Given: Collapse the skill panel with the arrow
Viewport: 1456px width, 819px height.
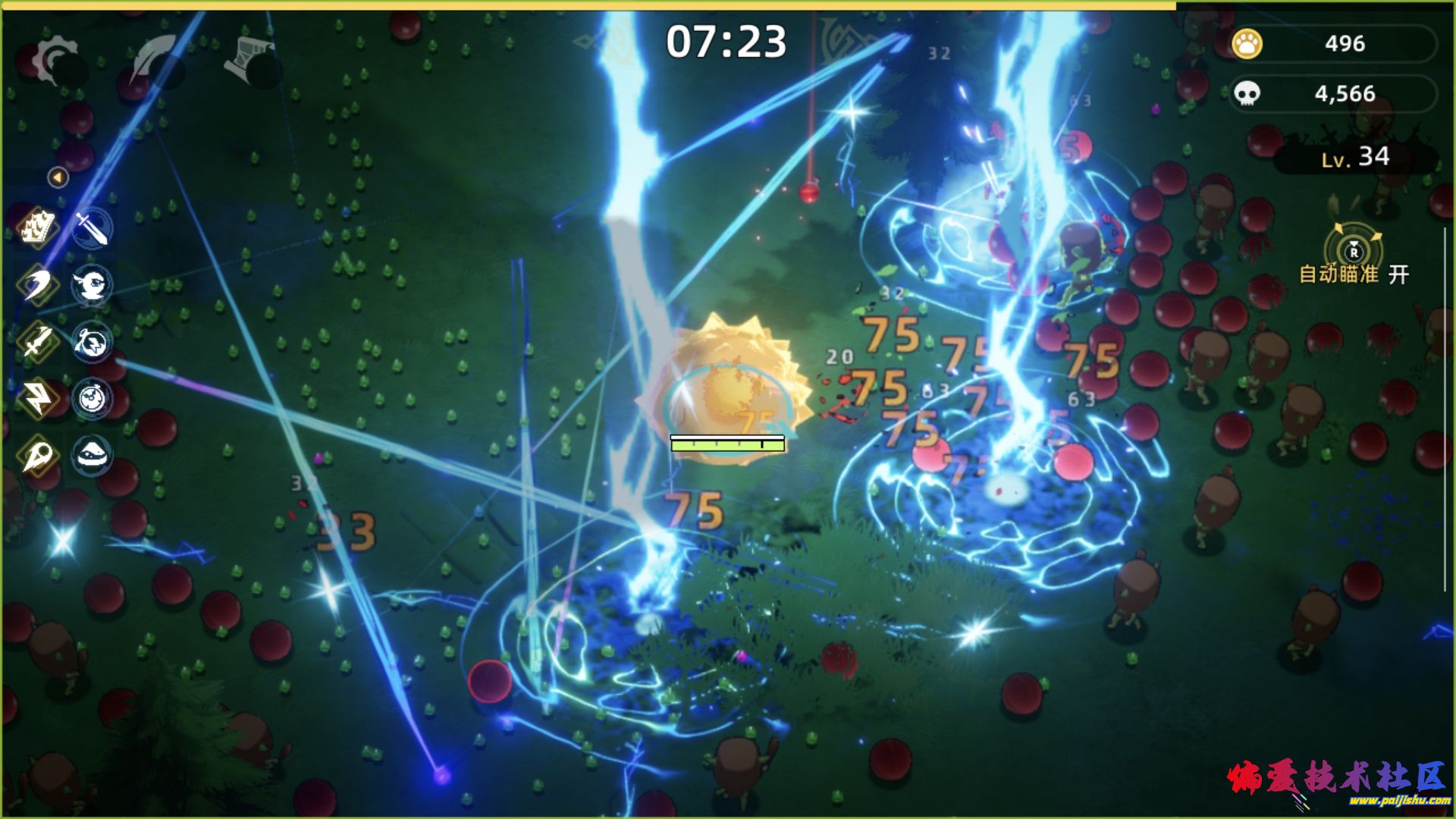Looking at the screenshot, I should tap(58, 177).
